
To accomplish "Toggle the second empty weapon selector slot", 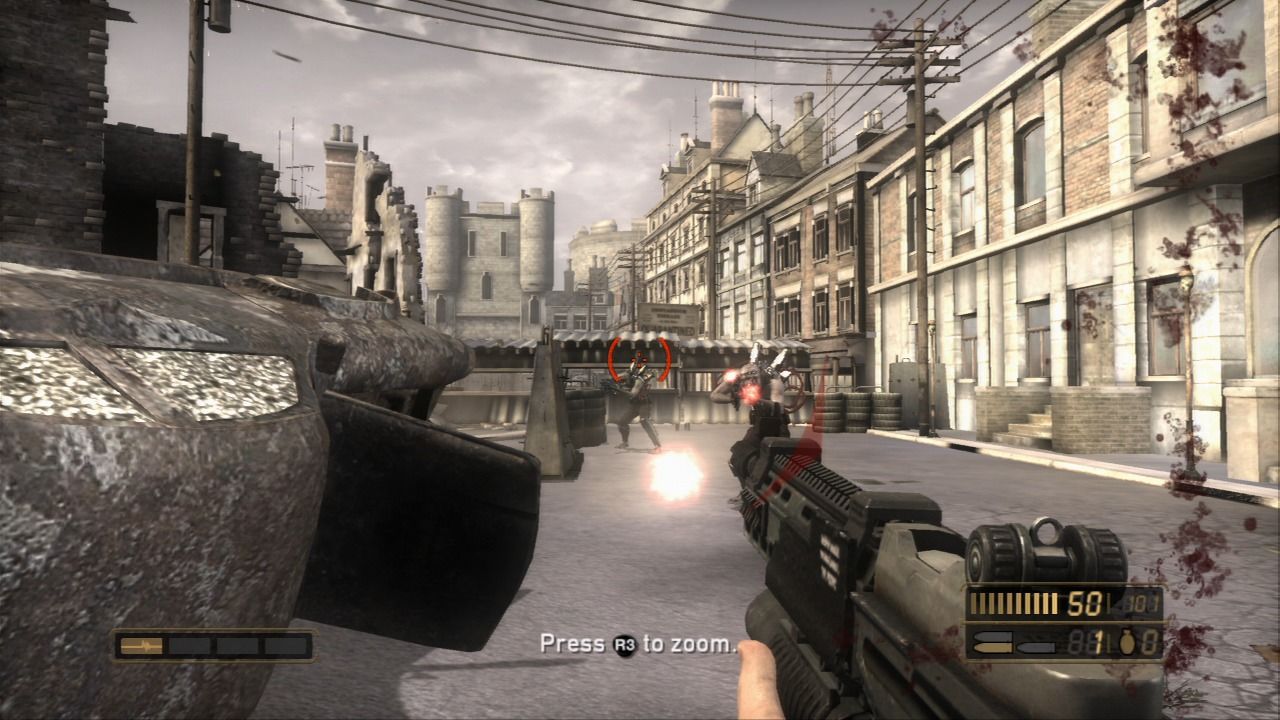I will (189, 645).
